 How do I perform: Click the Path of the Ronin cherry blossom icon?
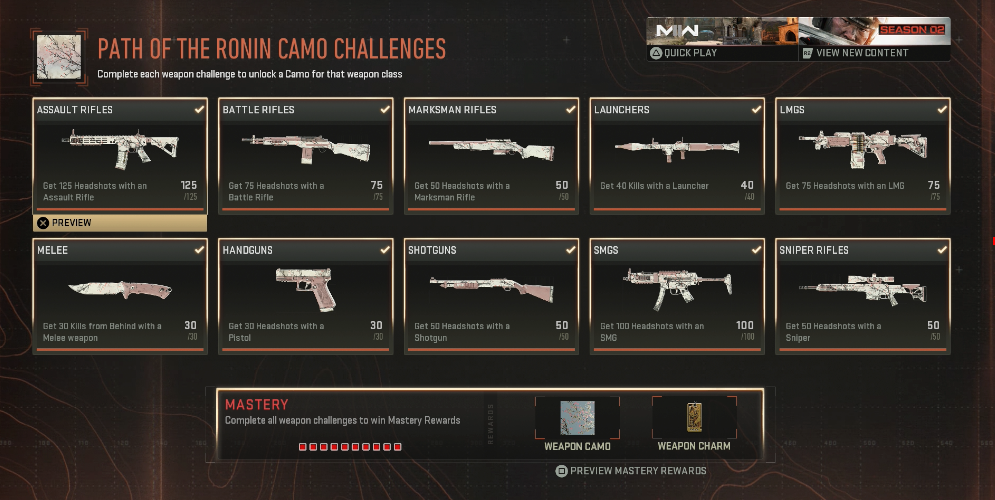[58, 55]
